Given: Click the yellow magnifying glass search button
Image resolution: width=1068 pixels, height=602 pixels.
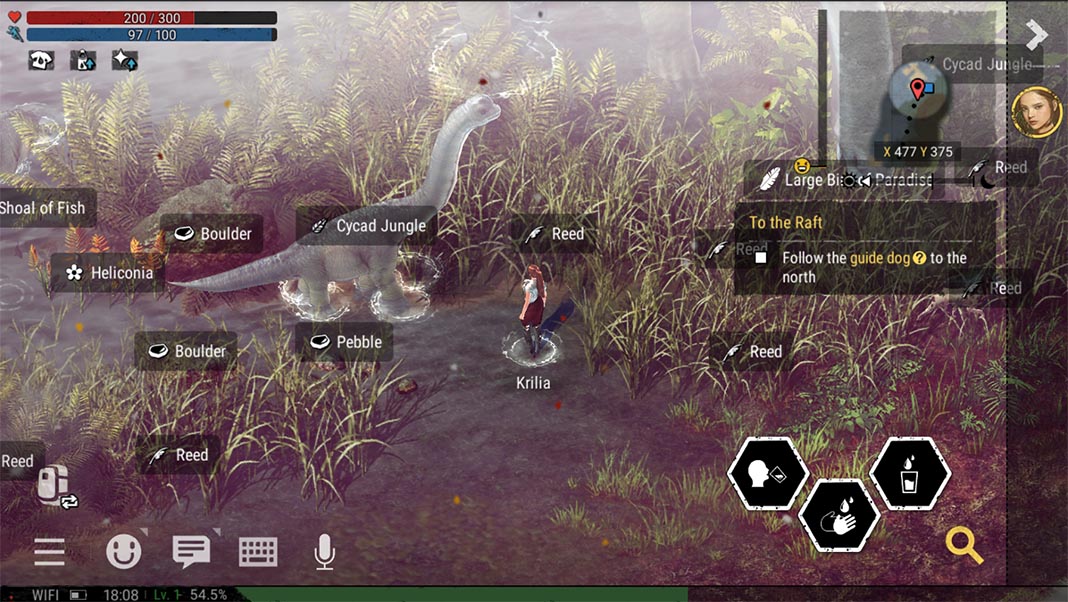Looking at the screenshot, I should (965, 545).
